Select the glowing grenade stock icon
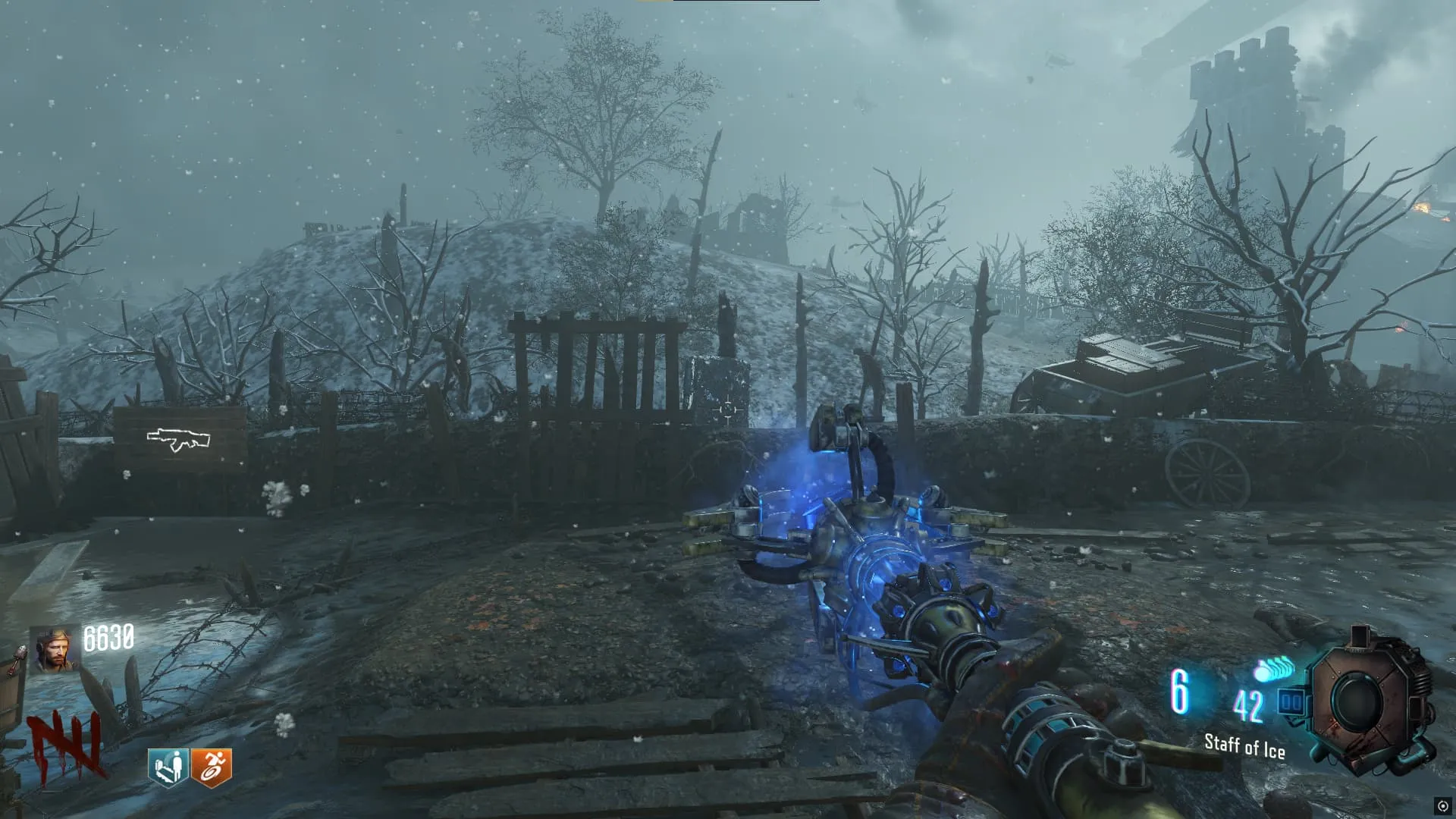Screen dimensions: 1456x819 (x=1272, y=671)
